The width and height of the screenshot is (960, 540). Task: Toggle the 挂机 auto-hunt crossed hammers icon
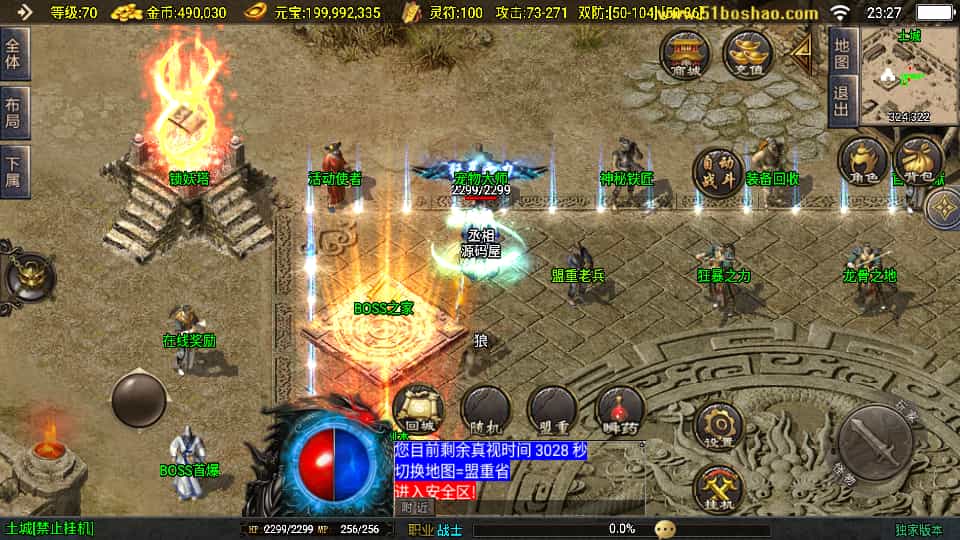pos(718,491)
